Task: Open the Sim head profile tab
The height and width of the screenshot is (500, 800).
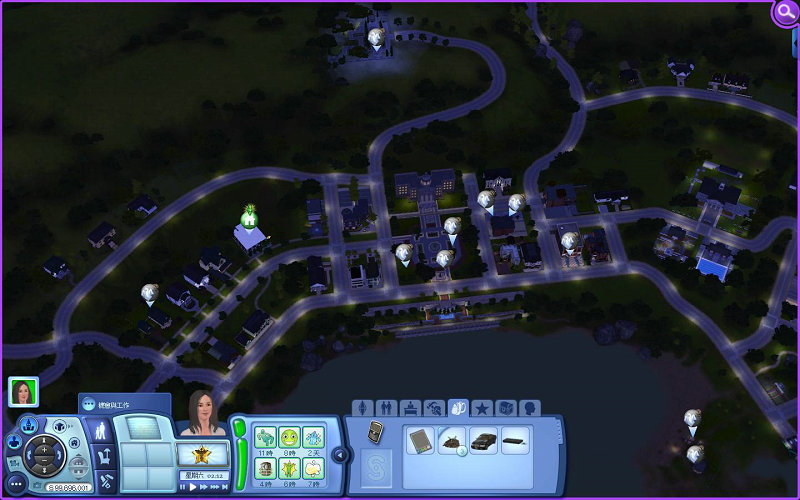Action: point(529,408)
